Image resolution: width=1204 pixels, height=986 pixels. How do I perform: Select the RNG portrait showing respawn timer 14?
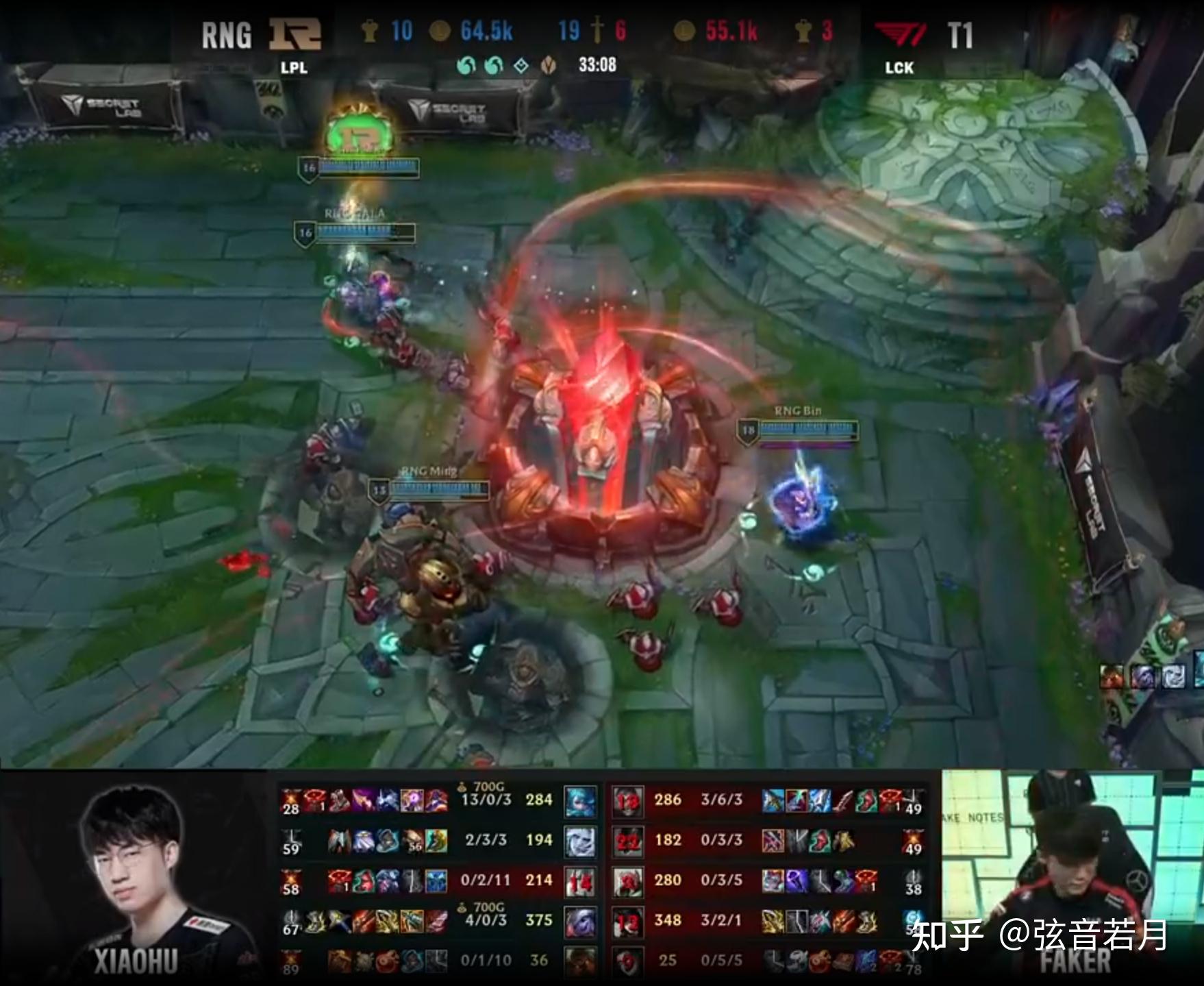click(579, 881)
